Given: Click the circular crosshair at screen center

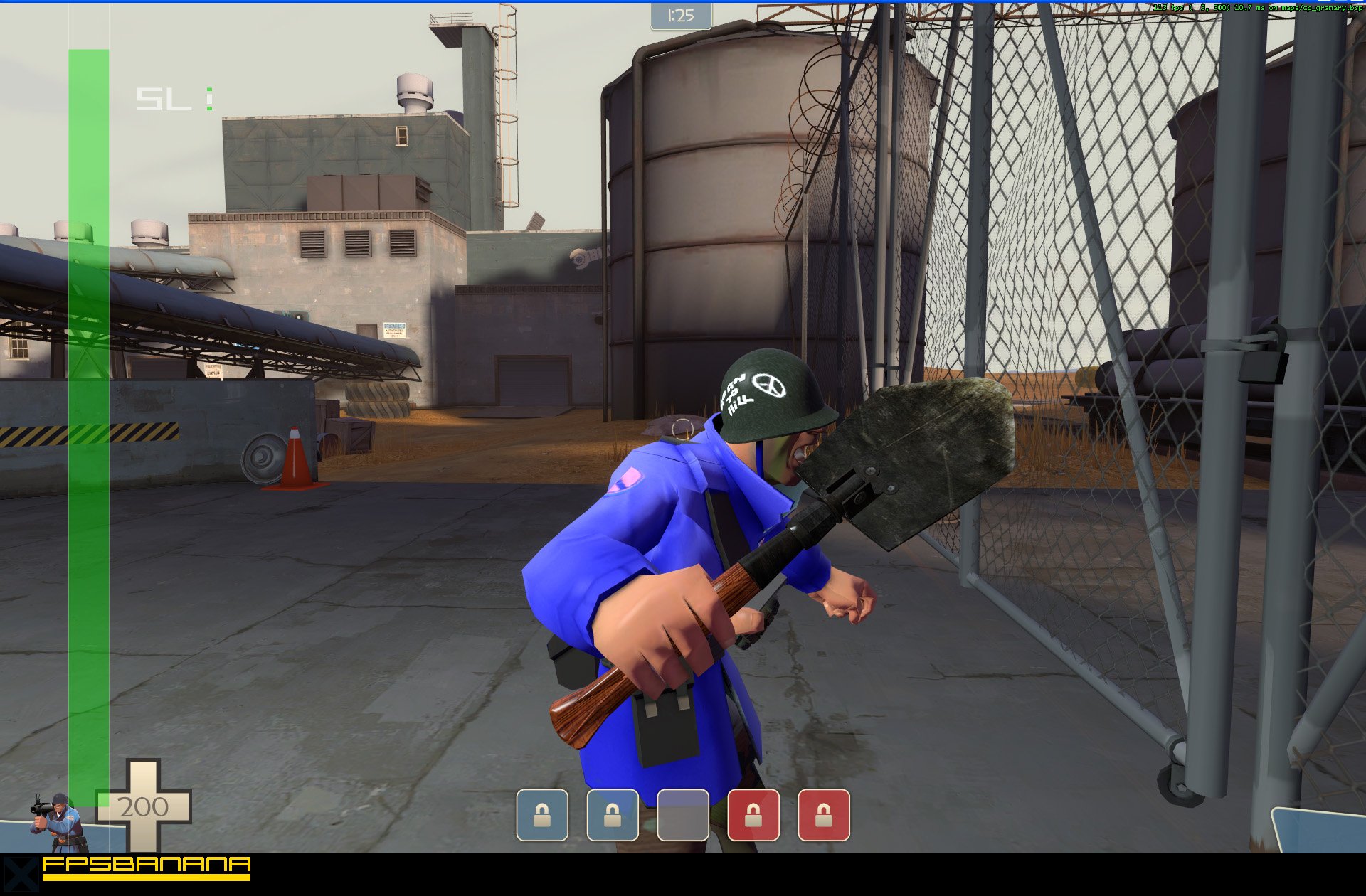Looking at the screenshot, I should click(x=682, y=430).
